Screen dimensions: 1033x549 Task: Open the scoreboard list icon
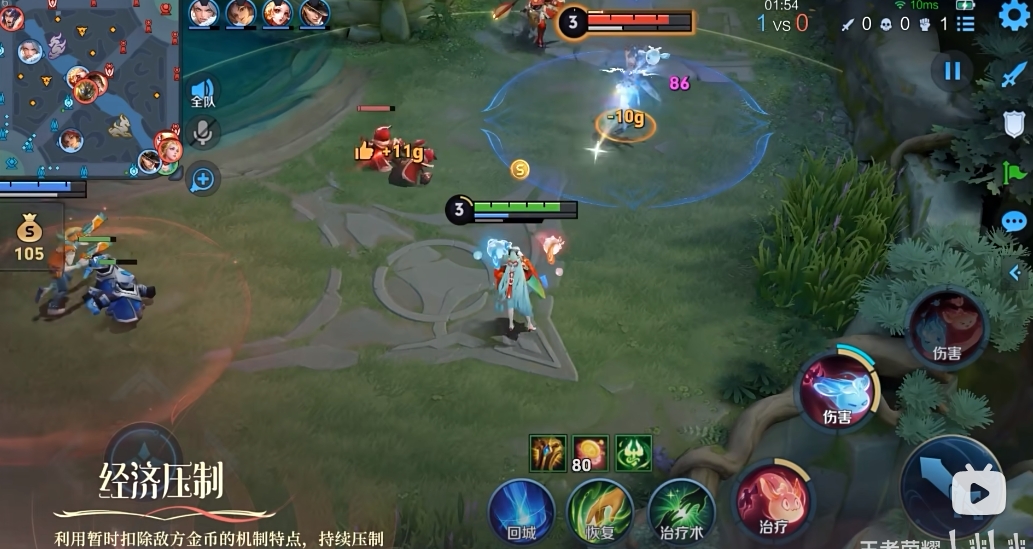(x=965, y=23)
